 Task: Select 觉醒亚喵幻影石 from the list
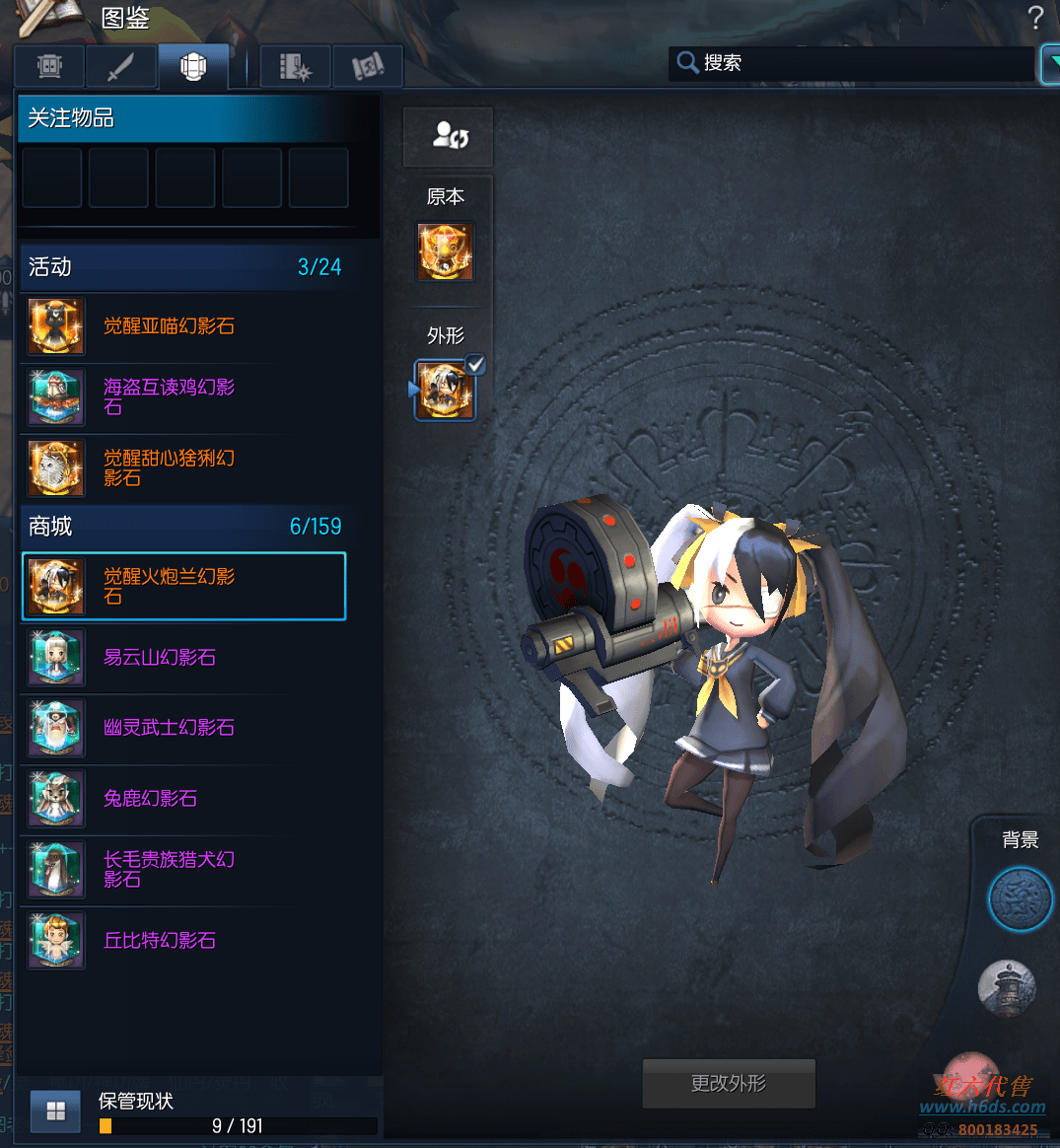(169, 326)
